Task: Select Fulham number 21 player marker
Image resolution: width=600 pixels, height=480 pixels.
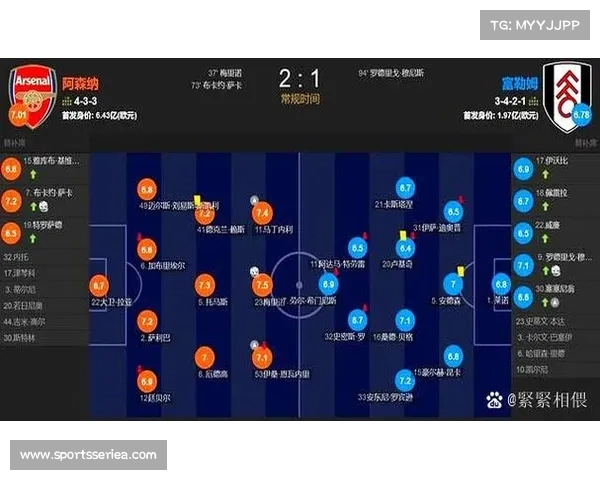Action: (406, 188)
